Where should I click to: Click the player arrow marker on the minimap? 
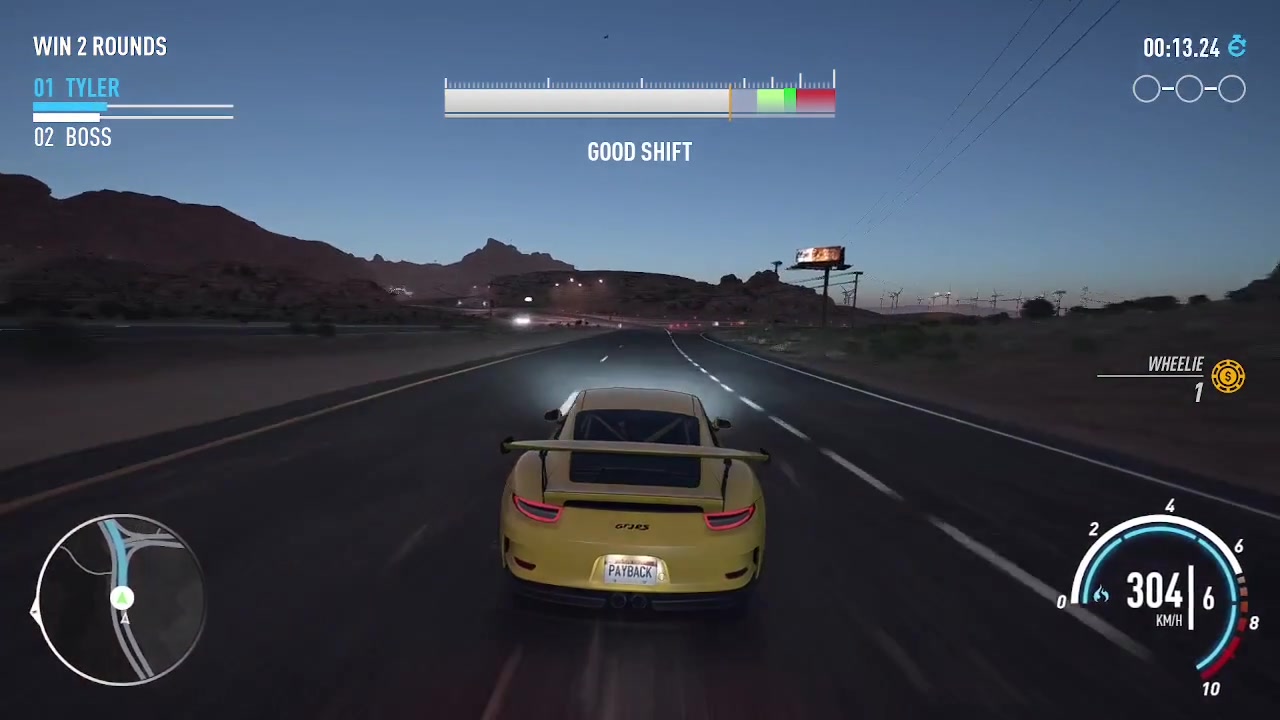coord(122,599)
